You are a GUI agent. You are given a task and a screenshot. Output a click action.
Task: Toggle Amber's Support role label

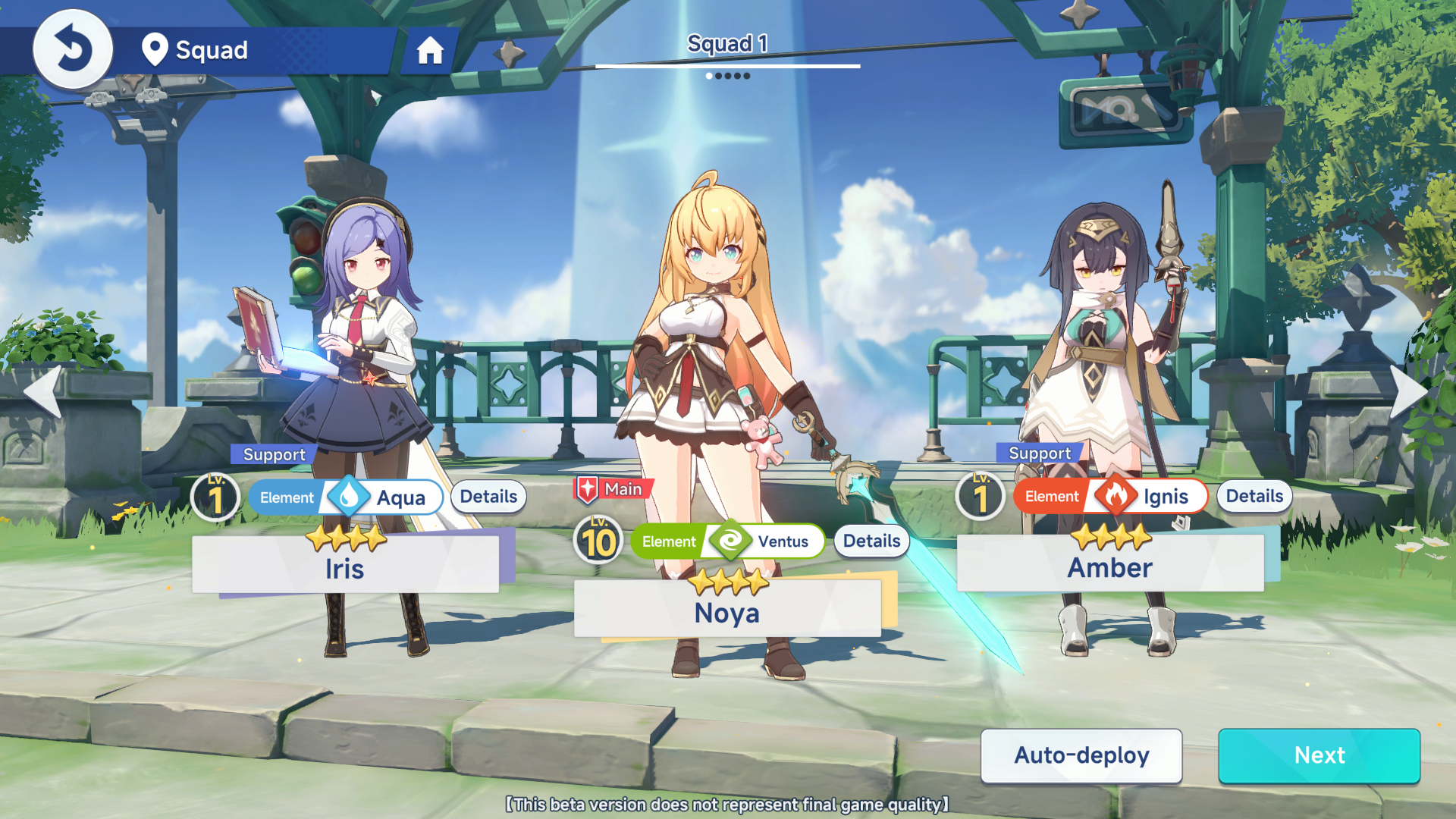1040,453
